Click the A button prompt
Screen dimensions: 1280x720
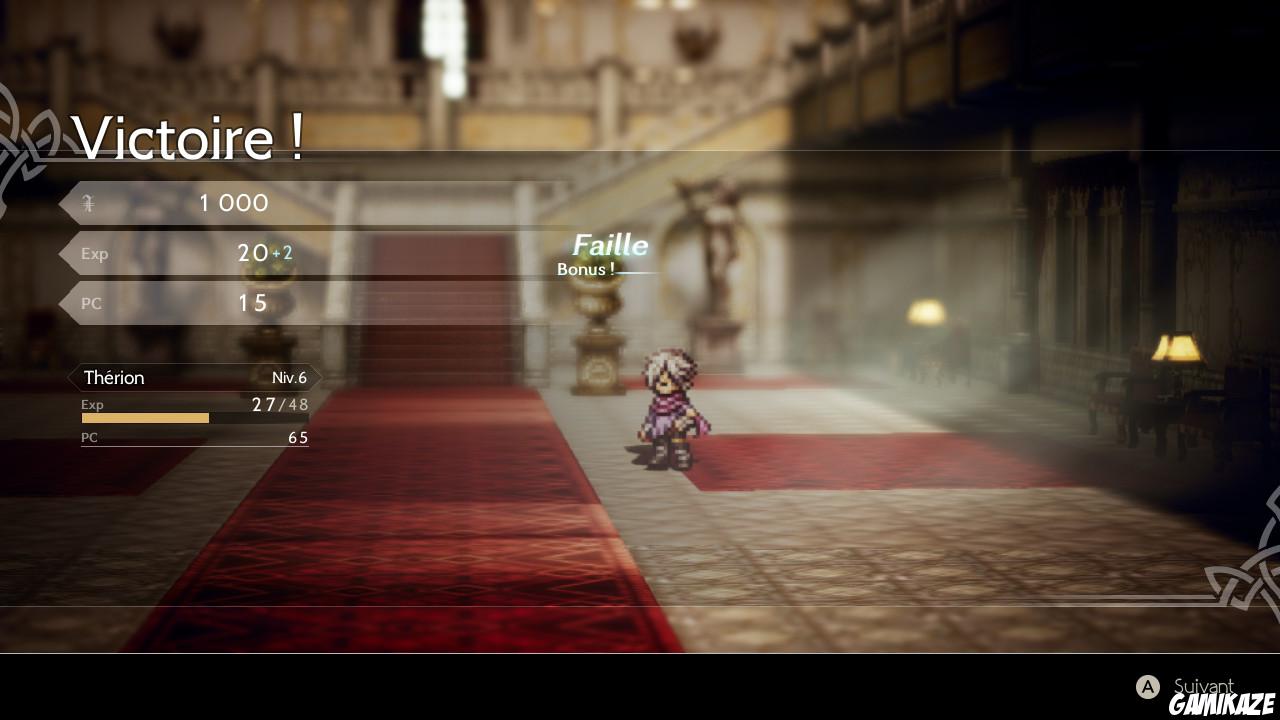point(1146,687)
